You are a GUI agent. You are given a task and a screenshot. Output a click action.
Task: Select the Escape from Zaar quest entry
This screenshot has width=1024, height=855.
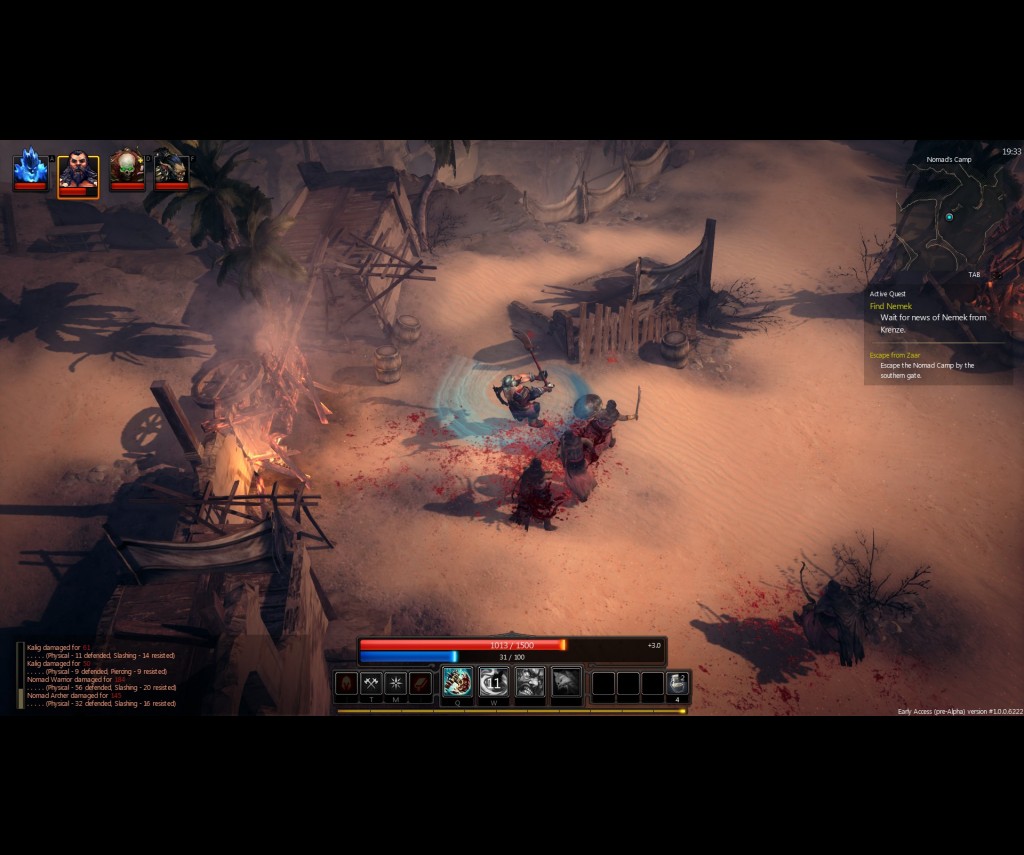[x=893, y=355]
